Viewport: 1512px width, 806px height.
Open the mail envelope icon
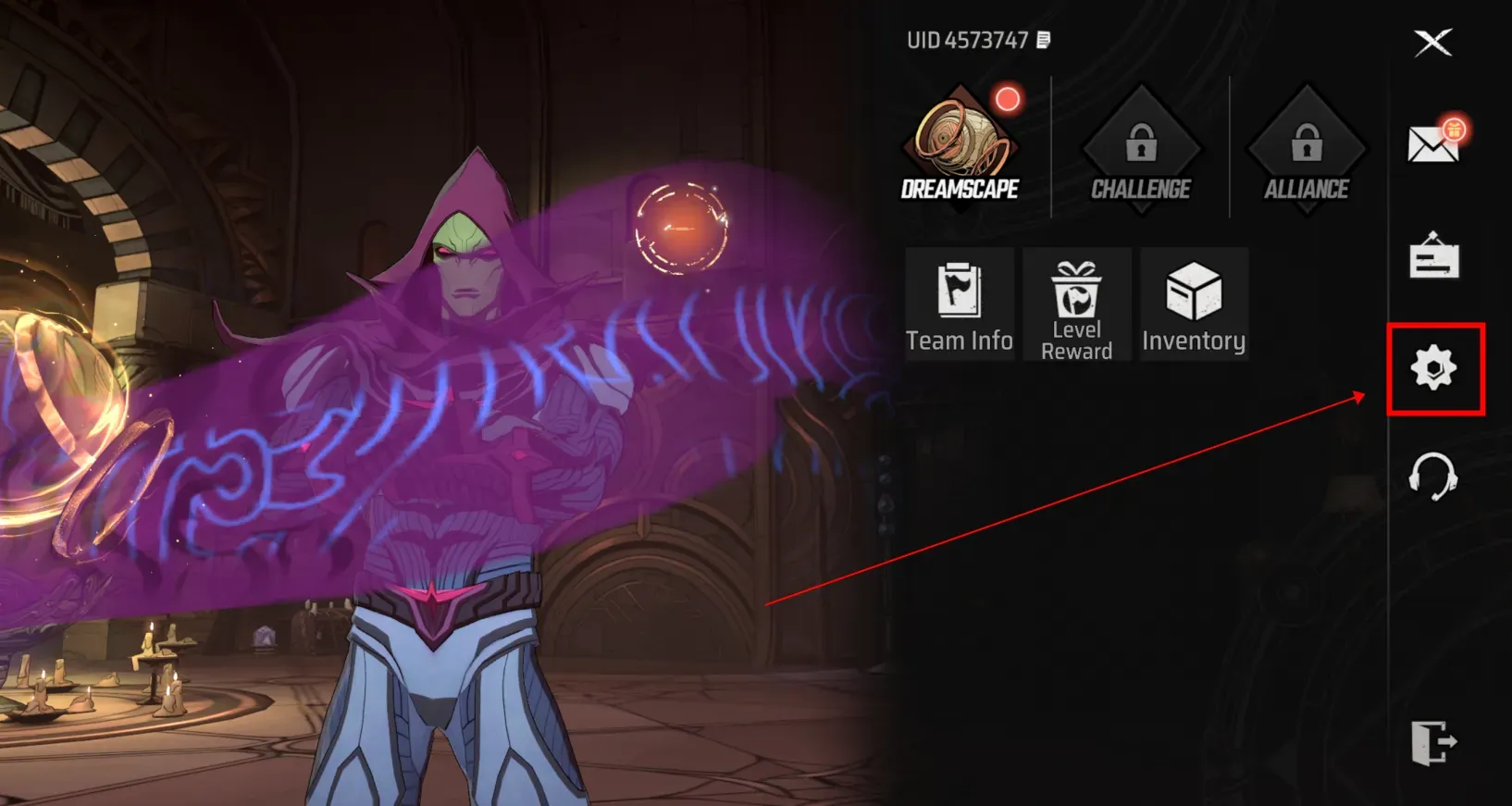pyautogui.click(x=1432, y=143)
